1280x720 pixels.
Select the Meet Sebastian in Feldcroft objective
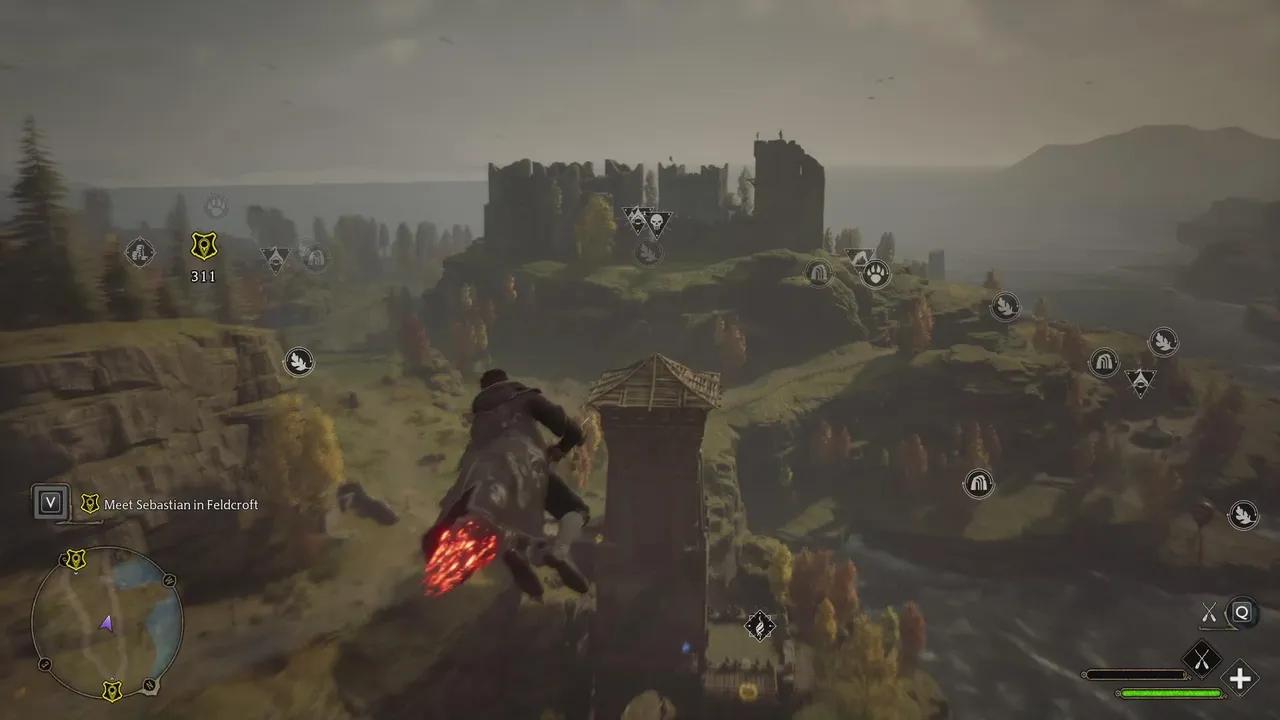click(180, 505)
